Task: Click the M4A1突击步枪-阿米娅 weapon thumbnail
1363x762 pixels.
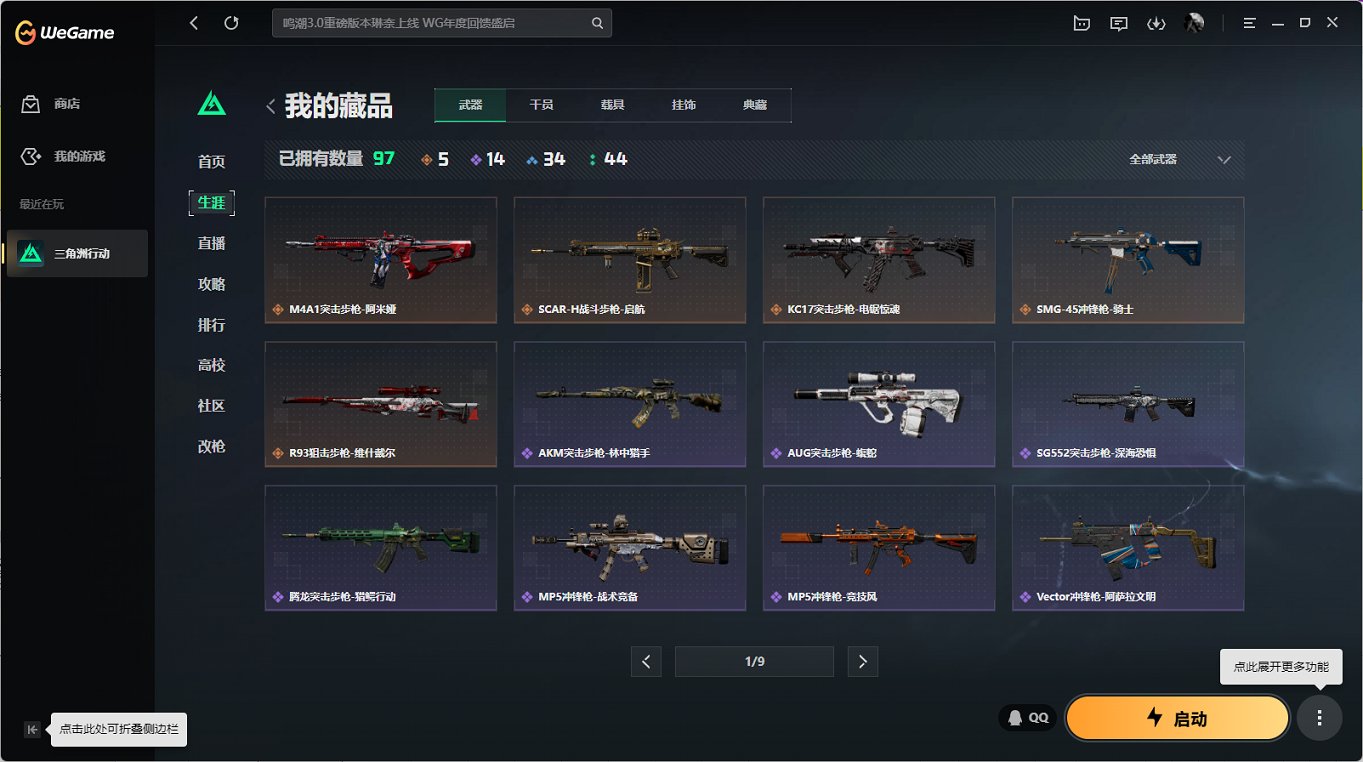Action: coord(380,260)
